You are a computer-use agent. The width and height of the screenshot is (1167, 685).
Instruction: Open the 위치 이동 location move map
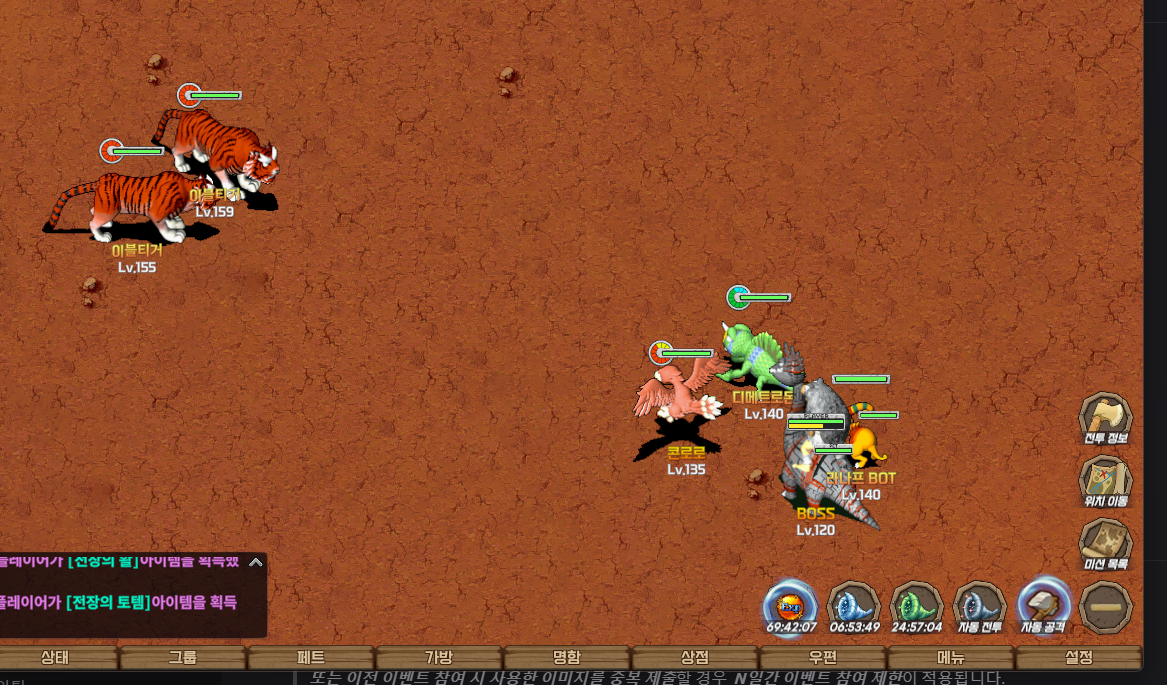(x=1105, y=479)
